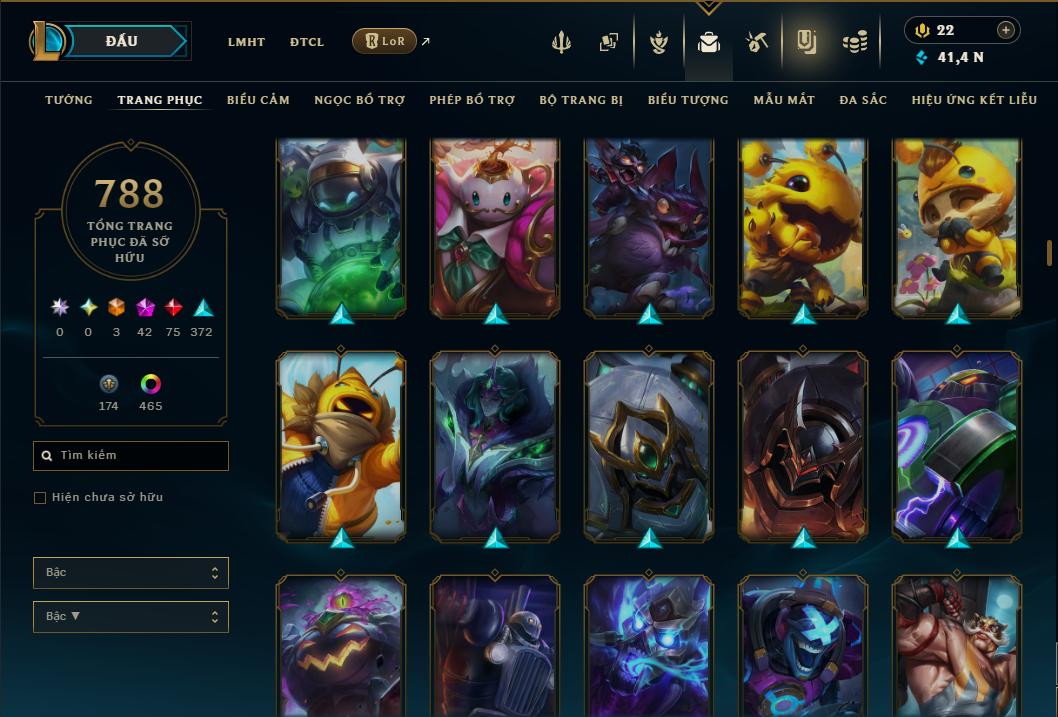Screen dimensions: 1058x717
Task: Click the Tìm kiếm search field
Action: tap(131, 456)
